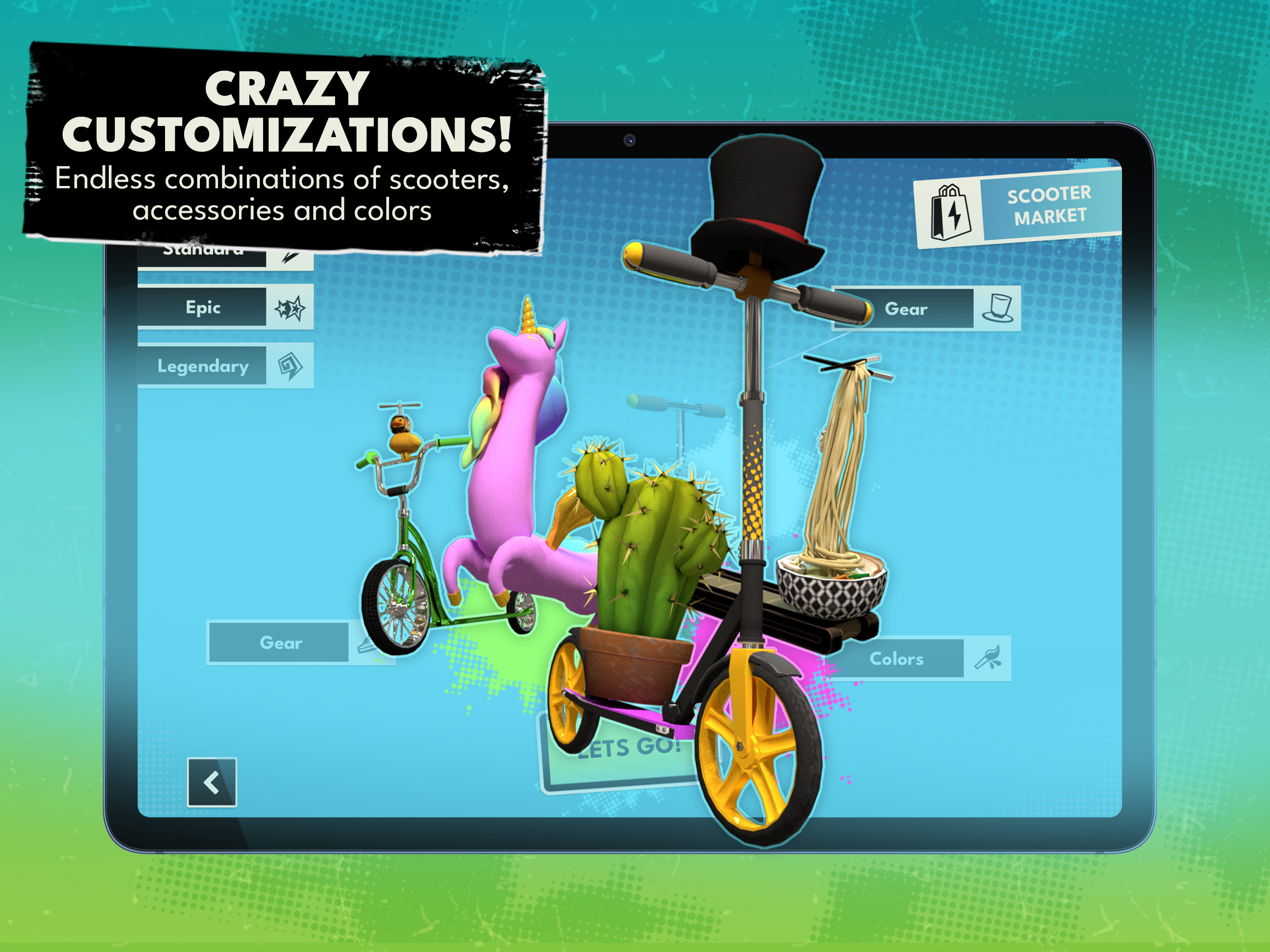Choose the Legendary scooter category
This screenshot has width=1270, height=952.
point(225,366)
